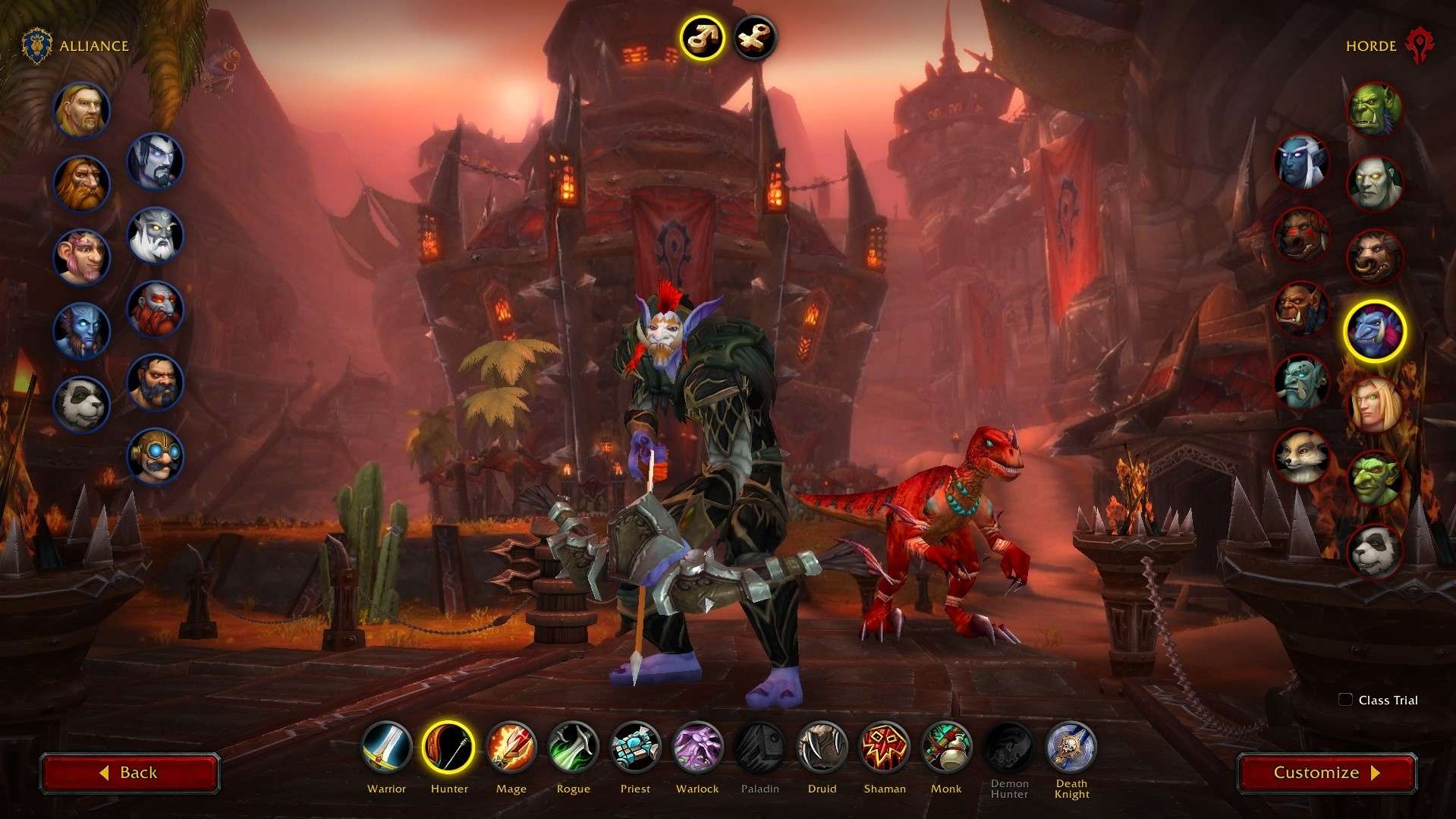Image resolution: width=1456 pixels, height=819 pixels.
Task: Continue to the Customize screen
Action: [1326, 773]
